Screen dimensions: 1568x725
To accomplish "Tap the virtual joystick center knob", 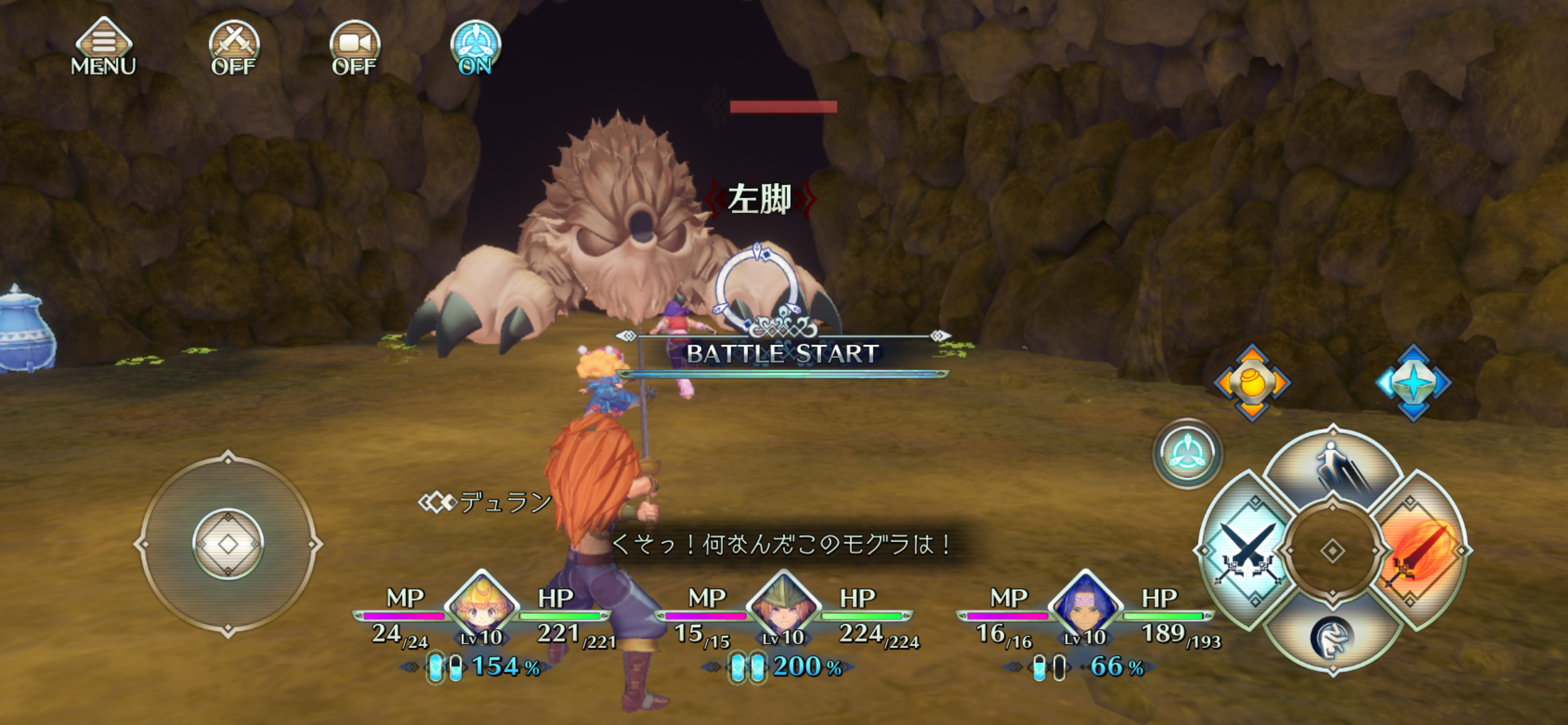I will point(228,544).
